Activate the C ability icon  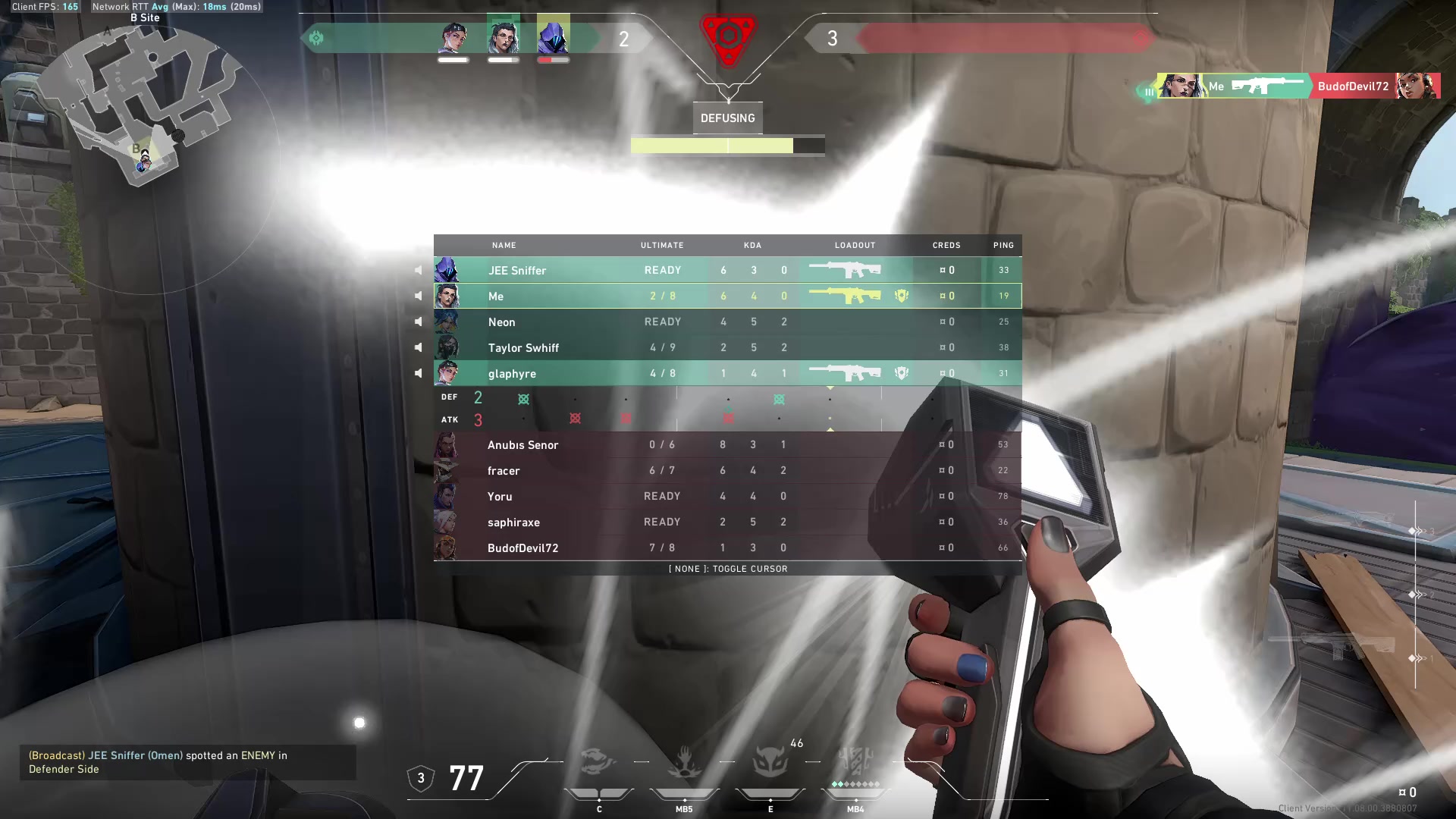[598, 762]
